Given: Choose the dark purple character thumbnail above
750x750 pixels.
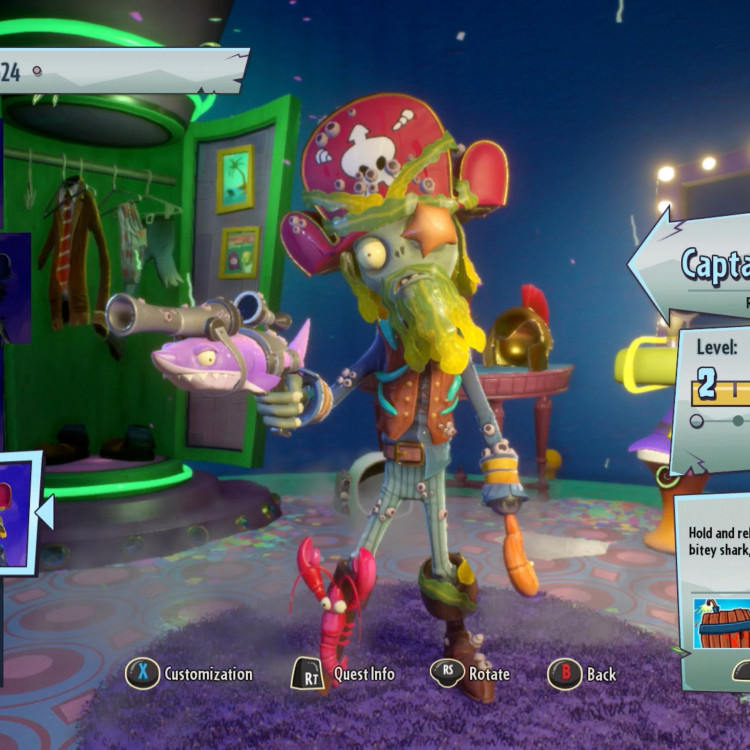Looking at the screenshot, I should (x=14, y=288).
